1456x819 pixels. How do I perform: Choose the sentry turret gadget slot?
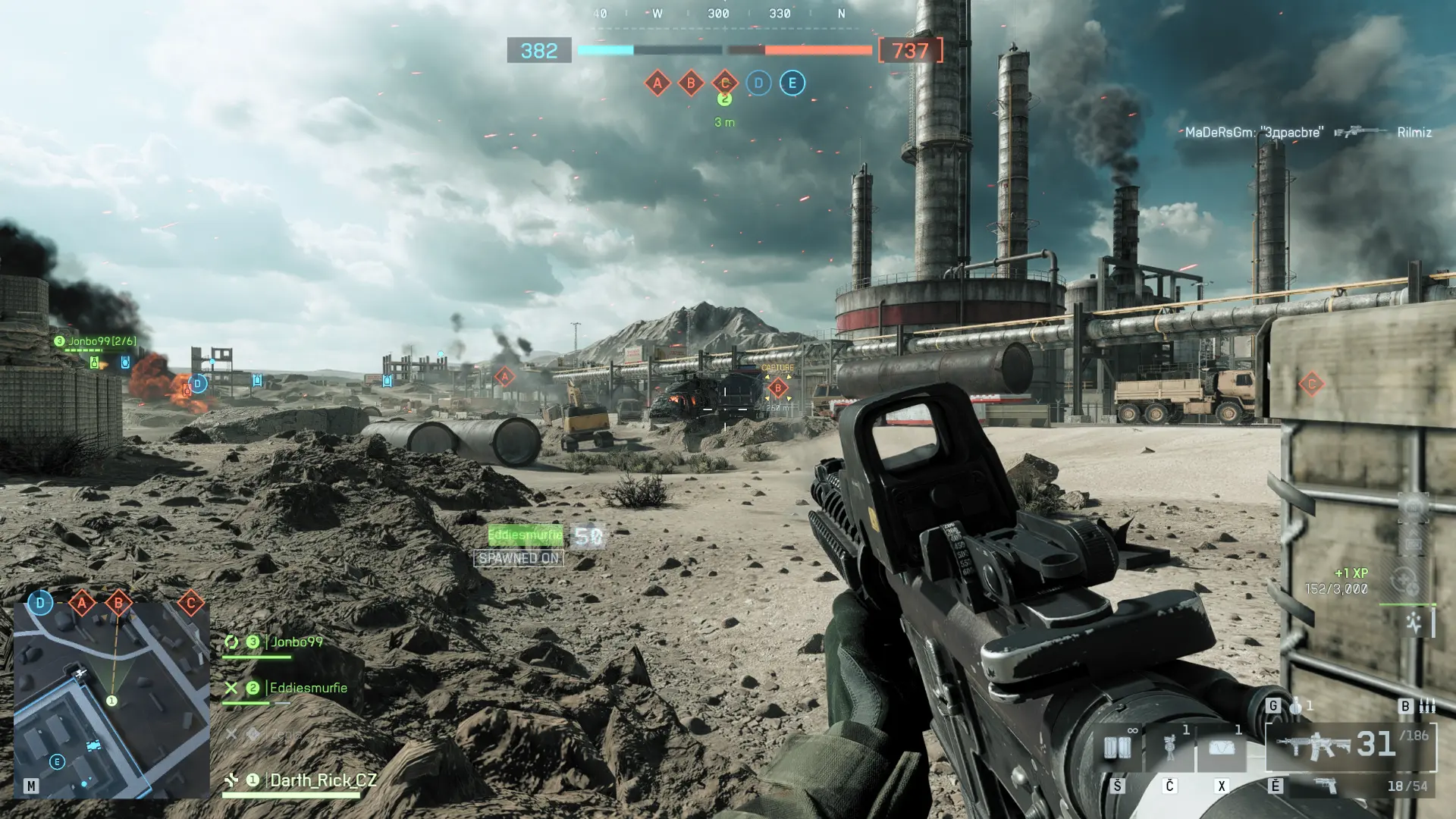tap(1169, 748)
